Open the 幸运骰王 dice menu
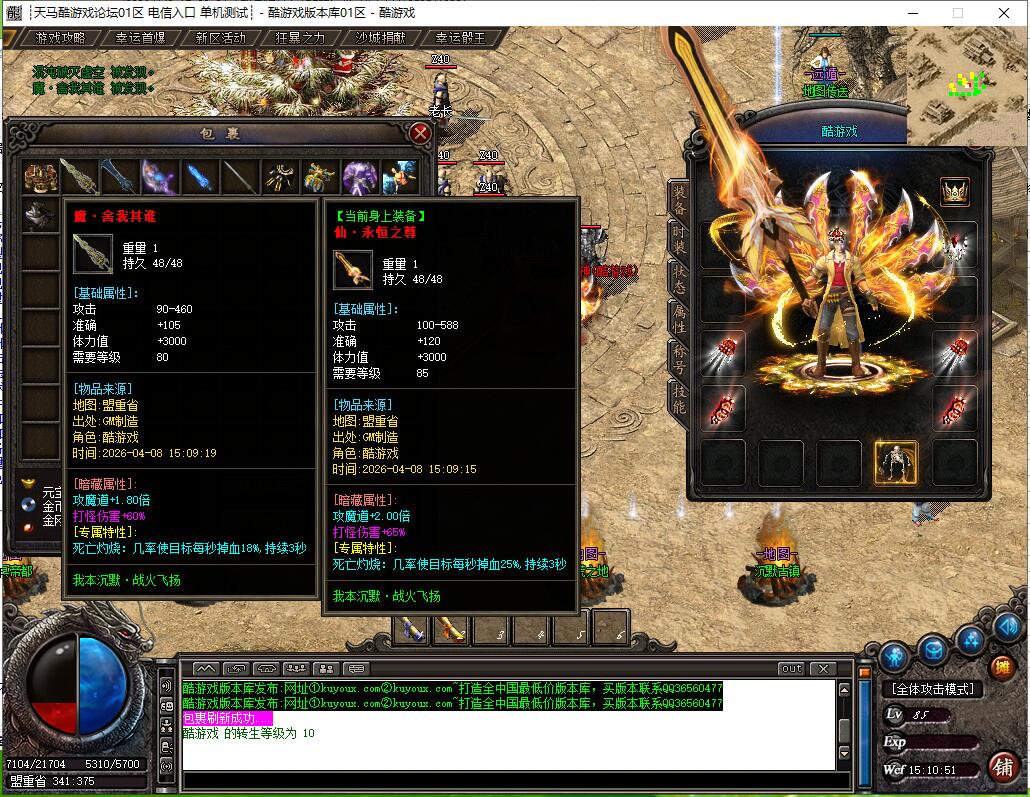1030x797 pixels. (x=460, y=38)
